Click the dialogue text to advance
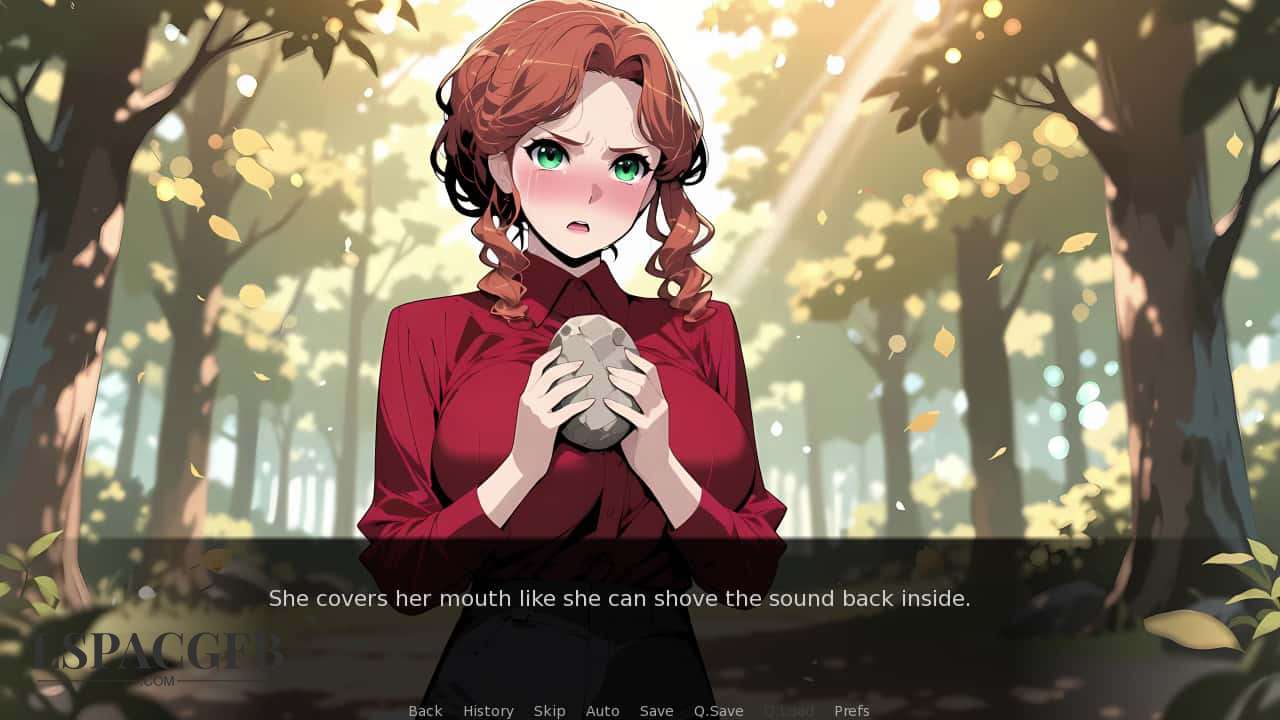This screenshot has height=720, width=1280. coord(620,598)
